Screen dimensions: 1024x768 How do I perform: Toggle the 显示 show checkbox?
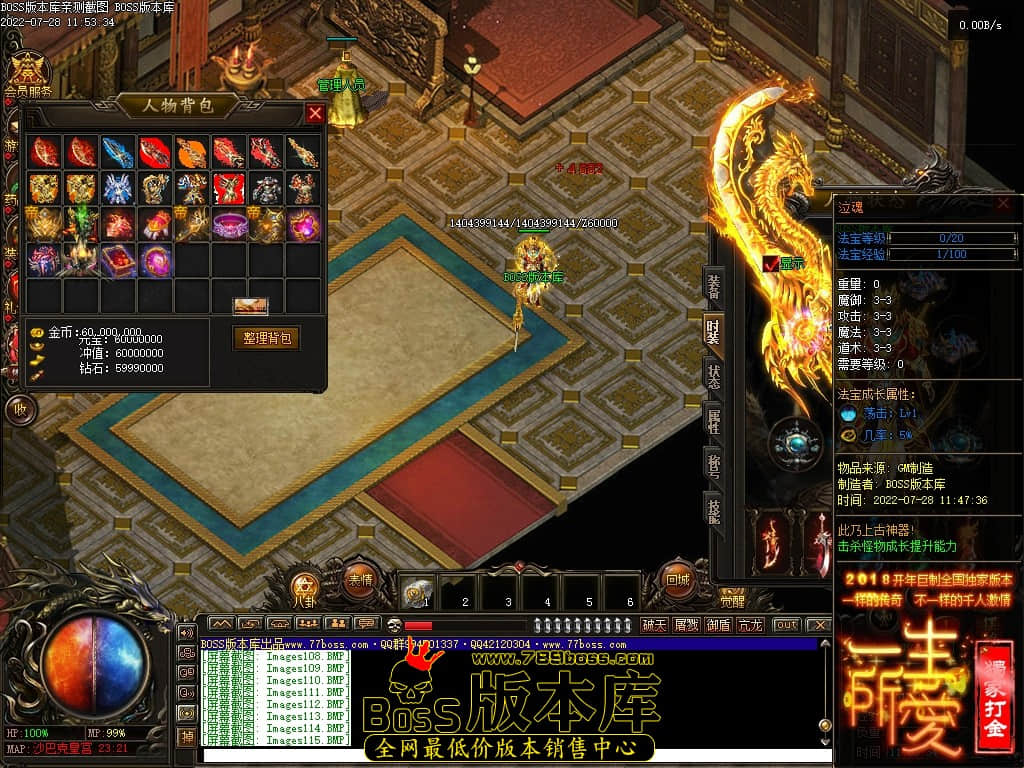coord(771,264)
